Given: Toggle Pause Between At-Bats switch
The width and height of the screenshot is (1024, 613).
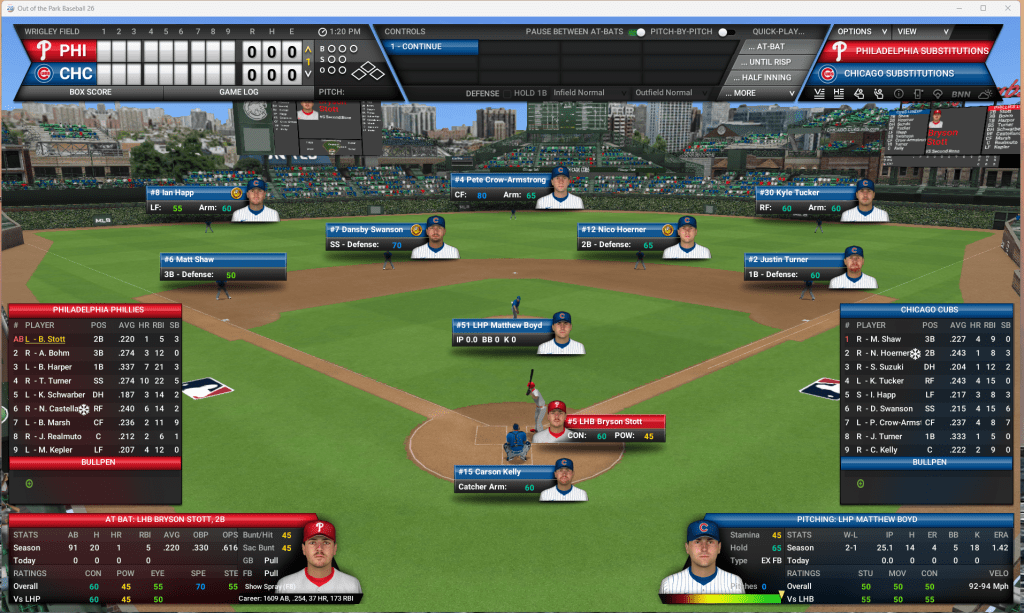Looking at the screenshot, I should tap(636, 32).
